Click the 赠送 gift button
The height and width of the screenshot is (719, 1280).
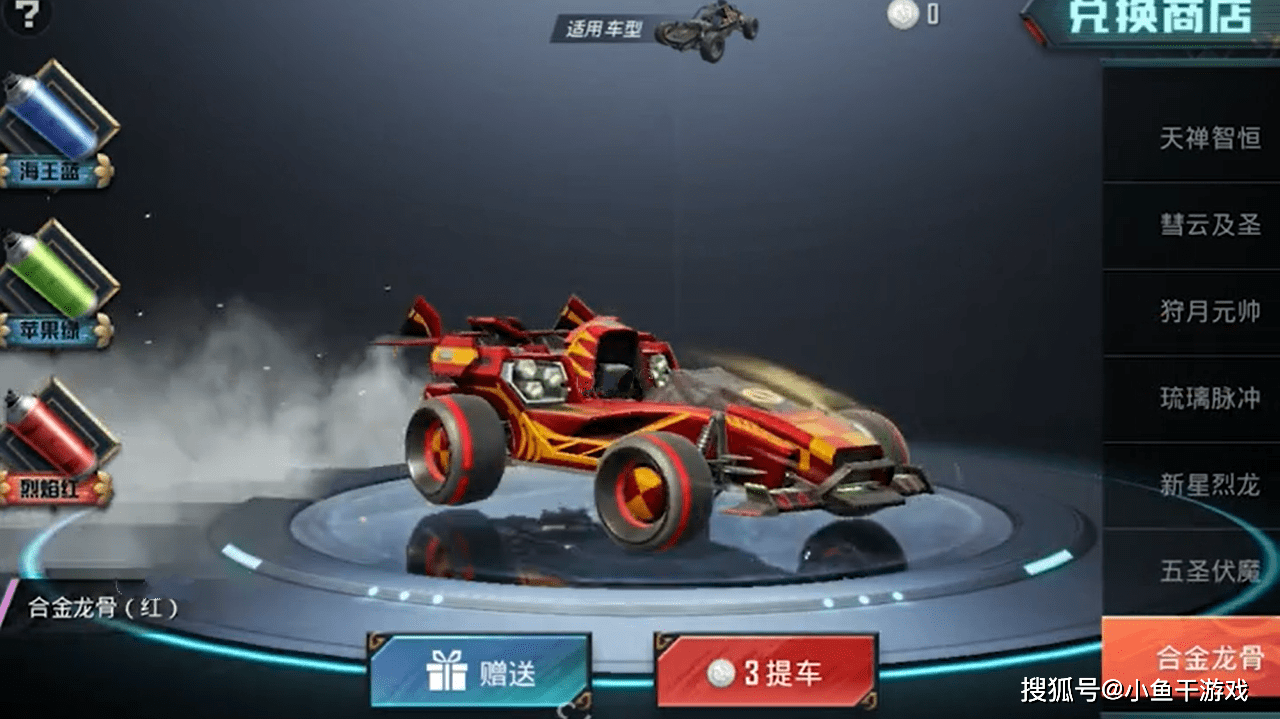(x=480, y=672)
